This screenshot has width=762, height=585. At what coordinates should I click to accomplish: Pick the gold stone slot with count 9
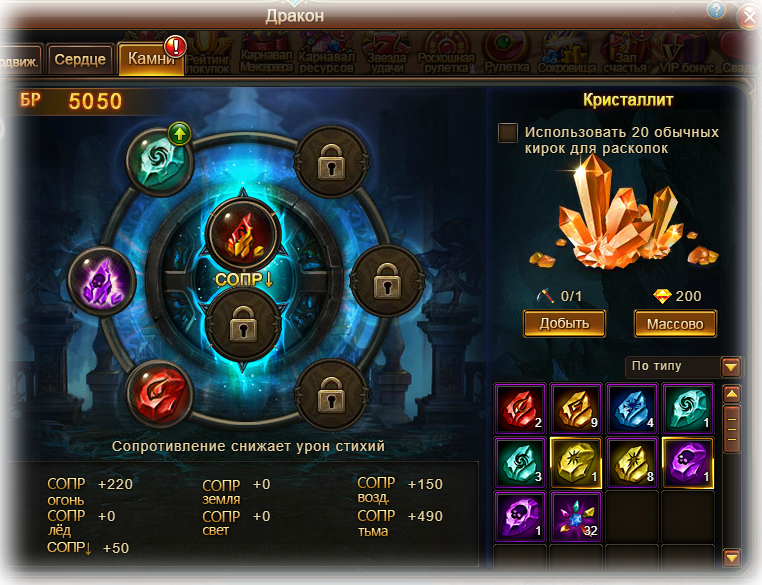coord(575,408)
